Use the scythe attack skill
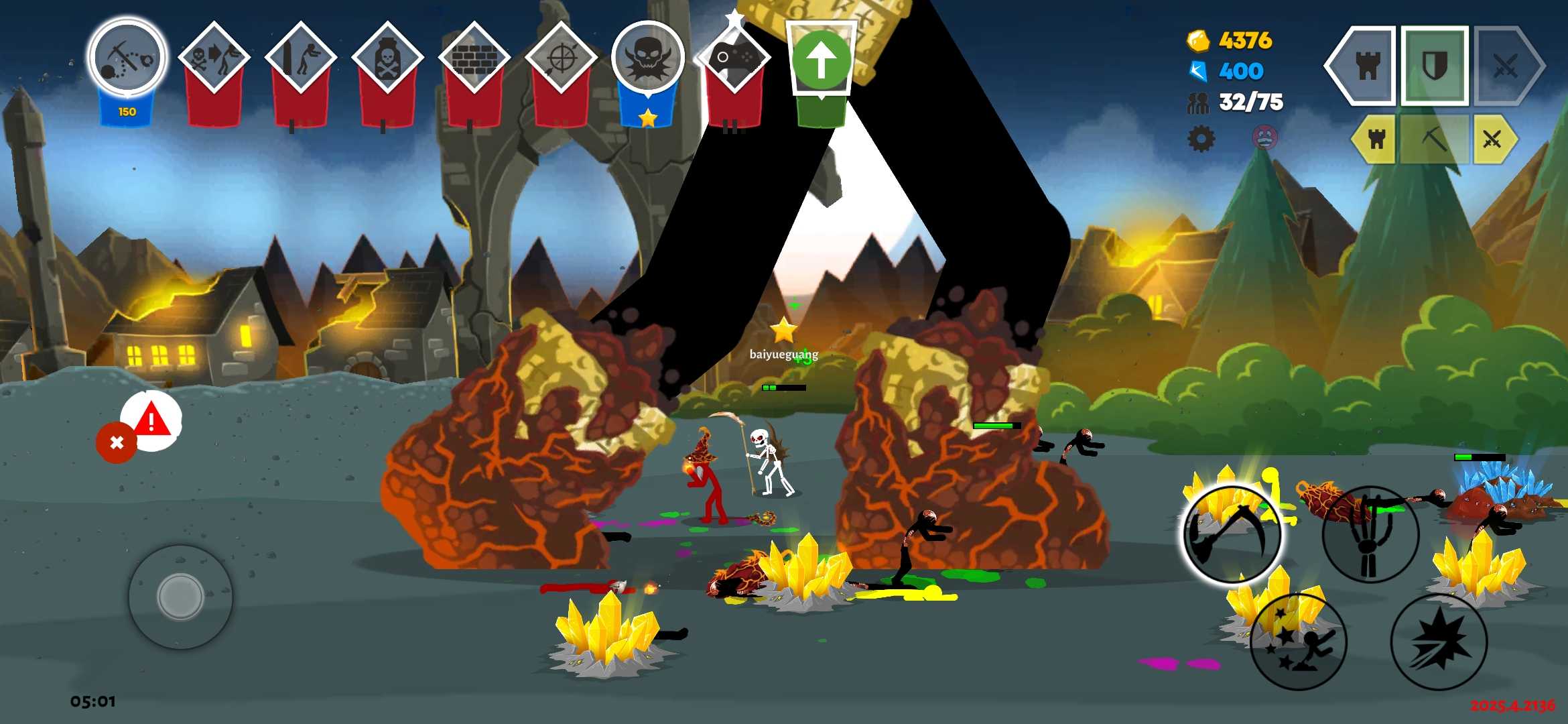 [x=1232, y=534]
